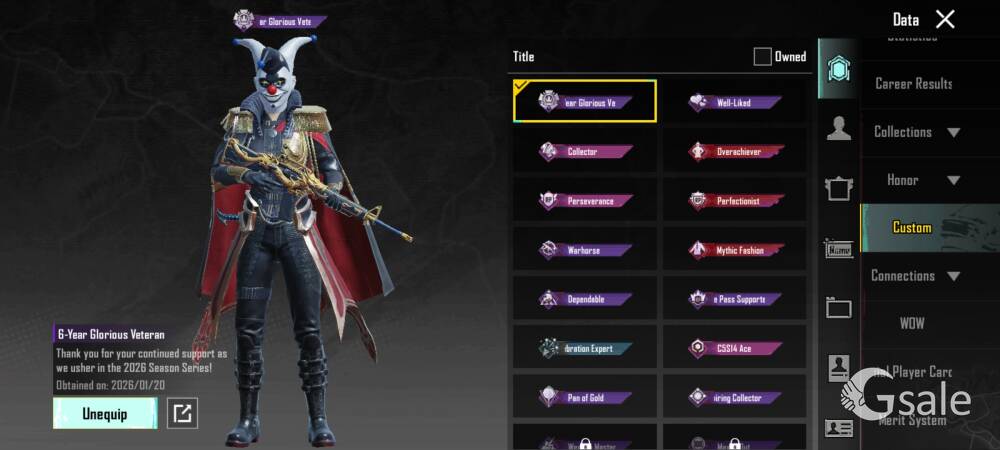Select the CSS14 Ace title
Viewport: 1000px width, 450px height.
734,348
